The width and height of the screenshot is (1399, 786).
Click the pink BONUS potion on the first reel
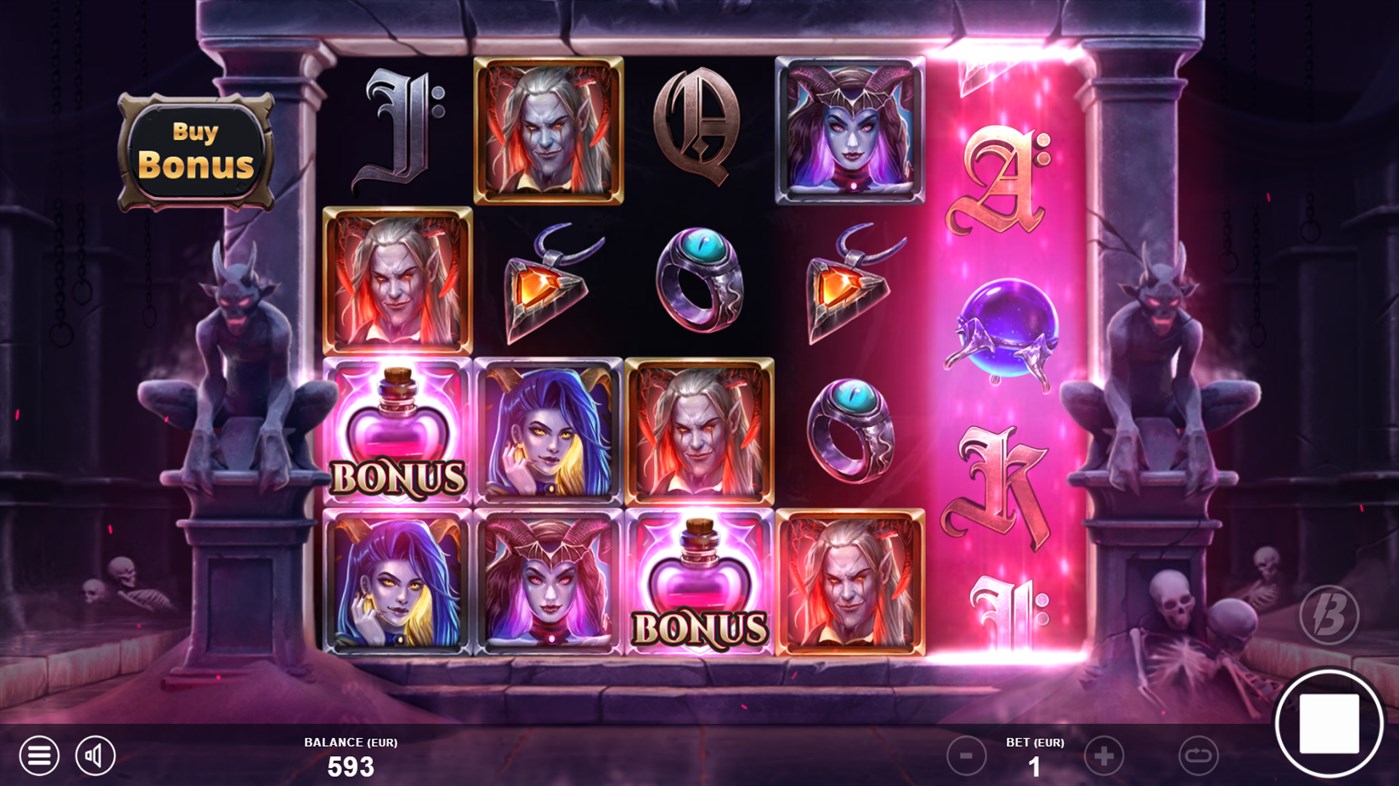point(397,430)
